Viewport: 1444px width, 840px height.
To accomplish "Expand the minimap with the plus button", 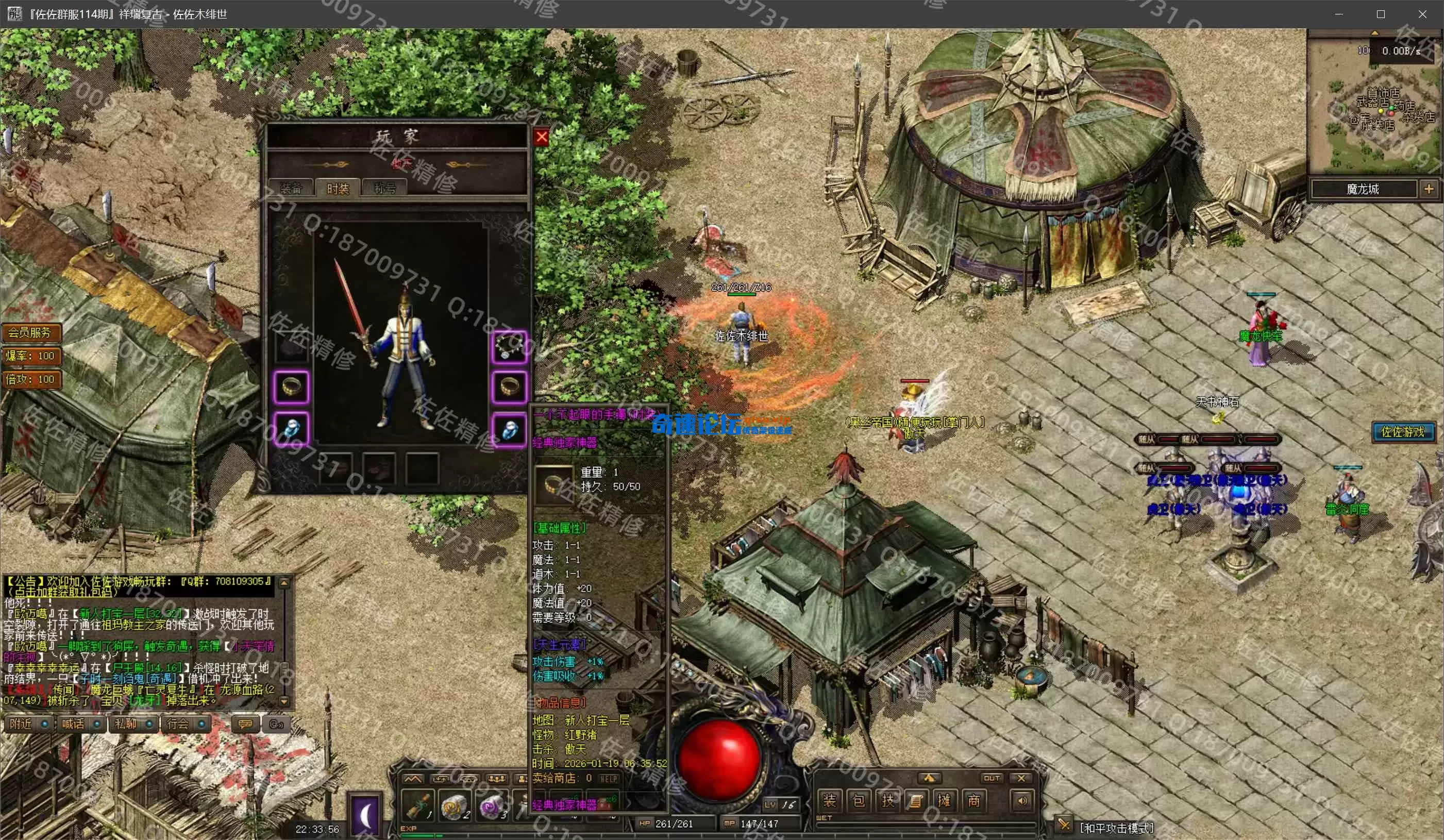I will tap(1429, 189).
